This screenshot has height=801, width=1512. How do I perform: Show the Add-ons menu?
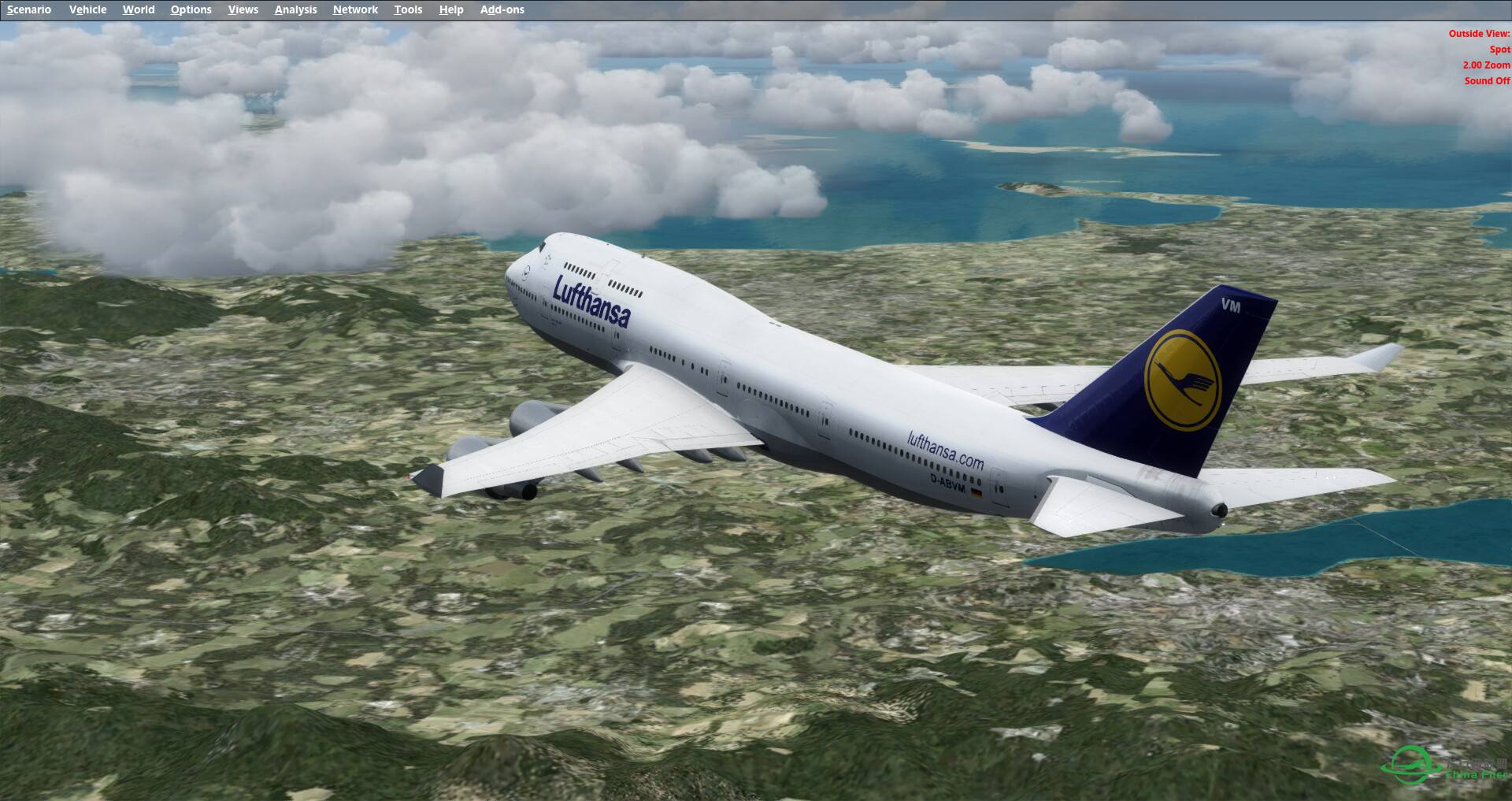point(502,9)
